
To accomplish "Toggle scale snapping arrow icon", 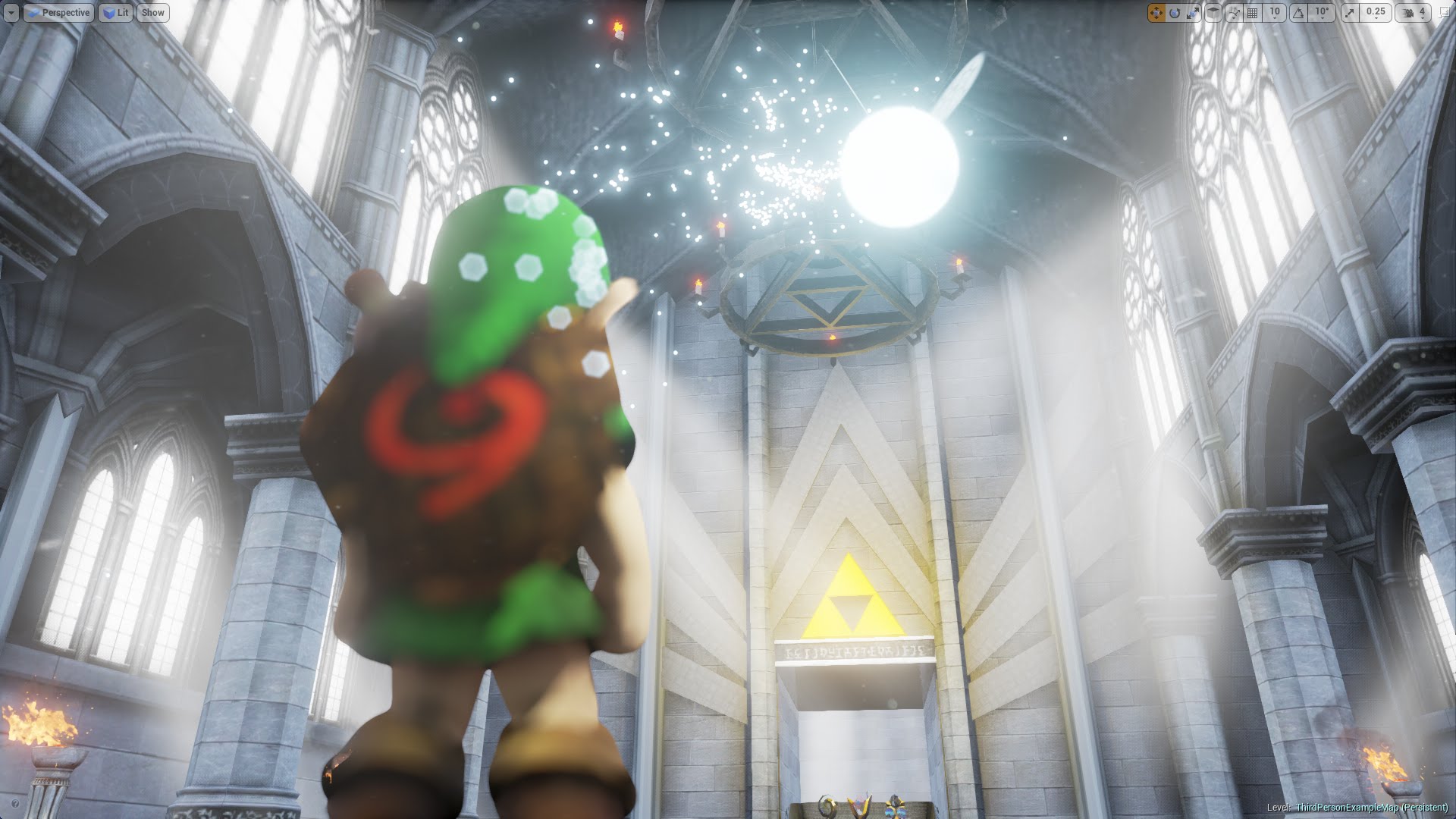I will [x=1350, y=13].
